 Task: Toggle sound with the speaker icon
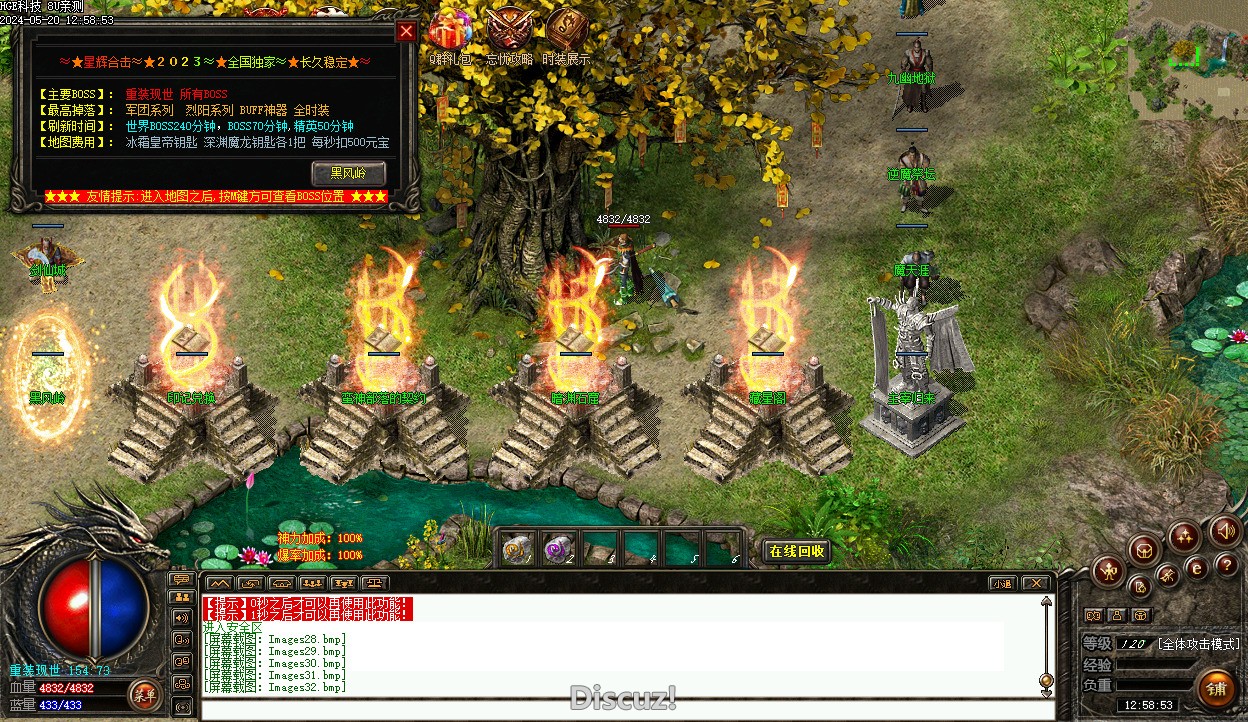click(x=1225, y=530)
